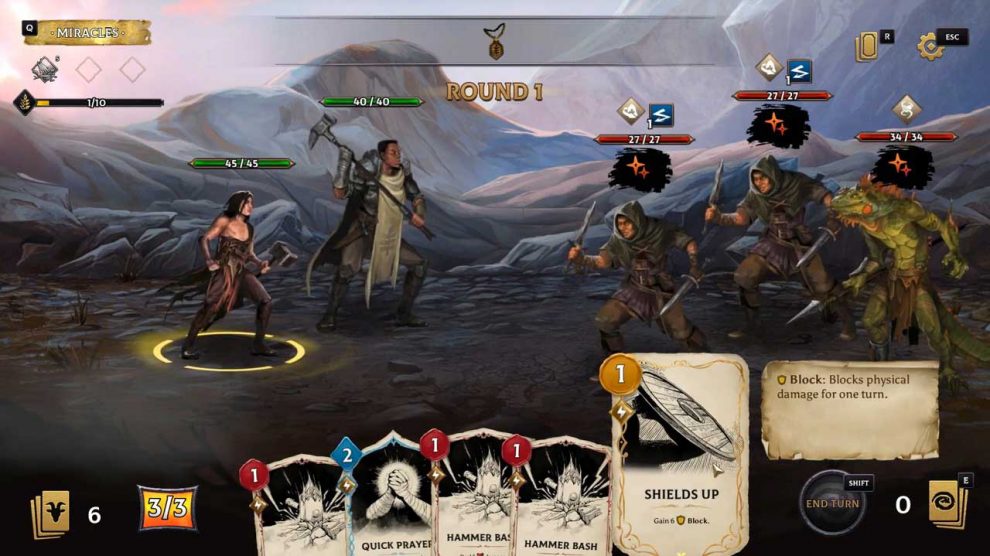Open settings with the gear icon
990x556 pixels.
[x=931, y=46]
